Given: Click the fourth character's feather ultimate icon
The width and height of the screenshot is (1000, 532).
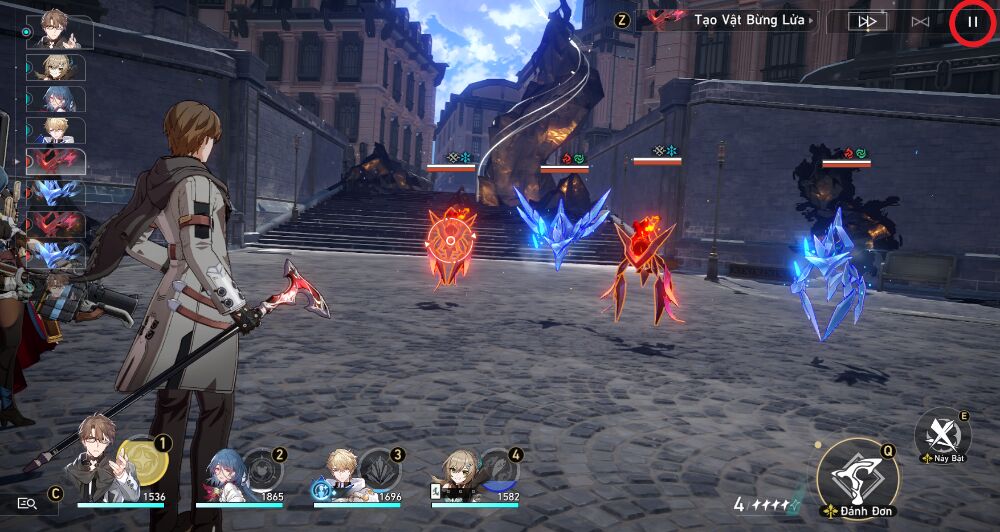Looking at the screenshot, I should (498, 469).
